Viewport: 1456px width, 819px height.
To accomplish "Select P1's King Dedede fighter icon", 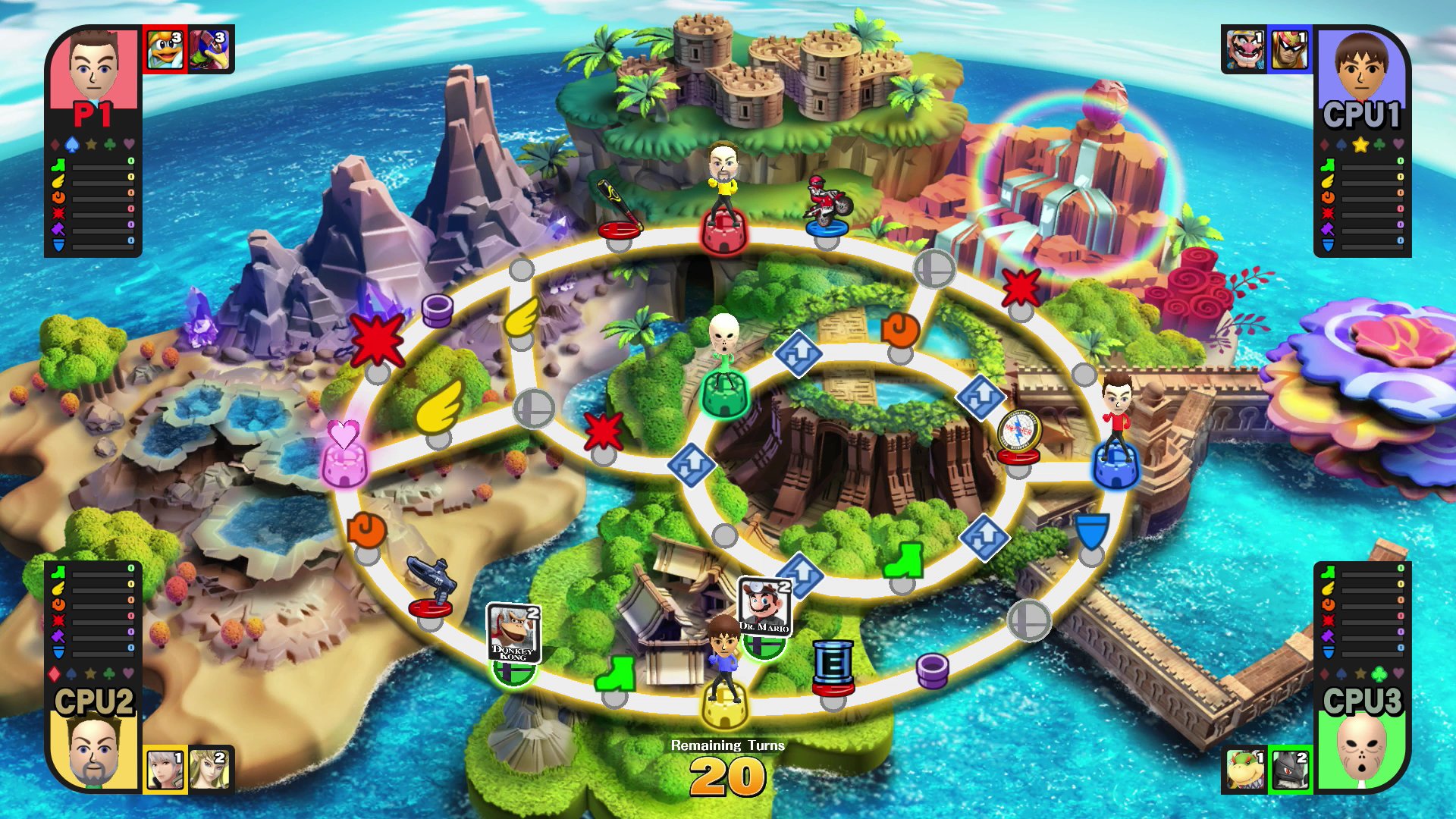I will 165,49.
